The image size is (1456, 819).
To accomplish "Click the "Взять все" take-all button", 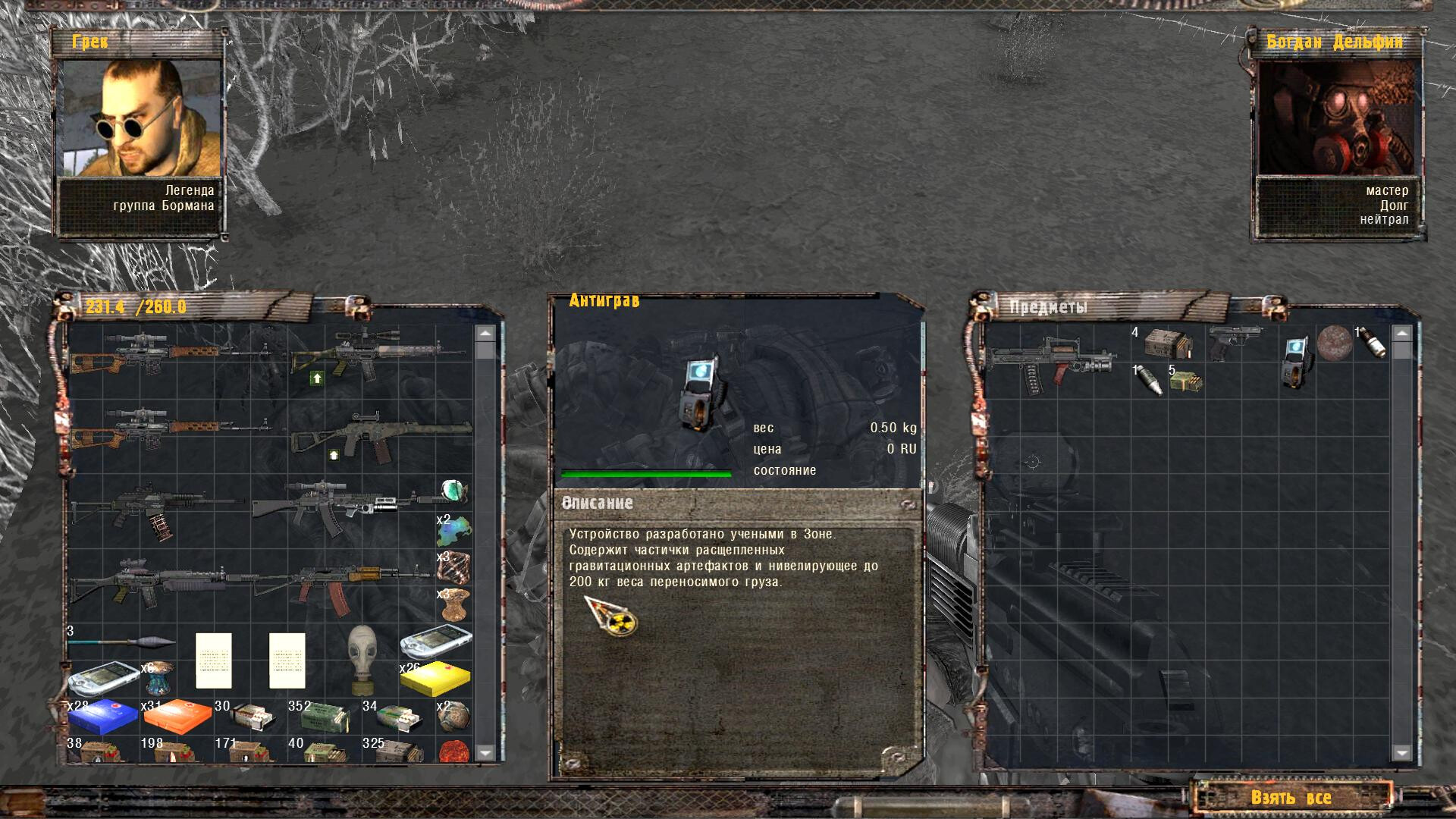I will [1291, 797].
